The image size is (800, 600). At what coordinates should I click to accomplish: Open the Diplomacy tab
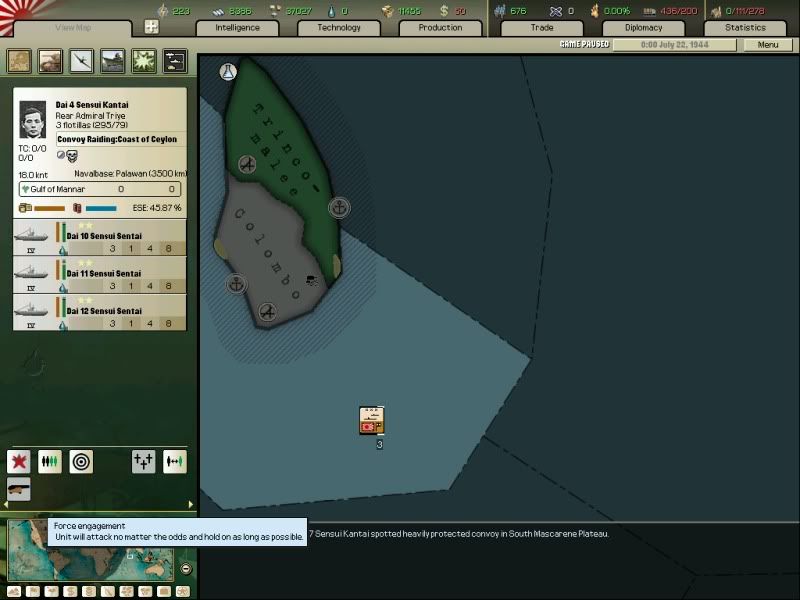click(643, 28)
